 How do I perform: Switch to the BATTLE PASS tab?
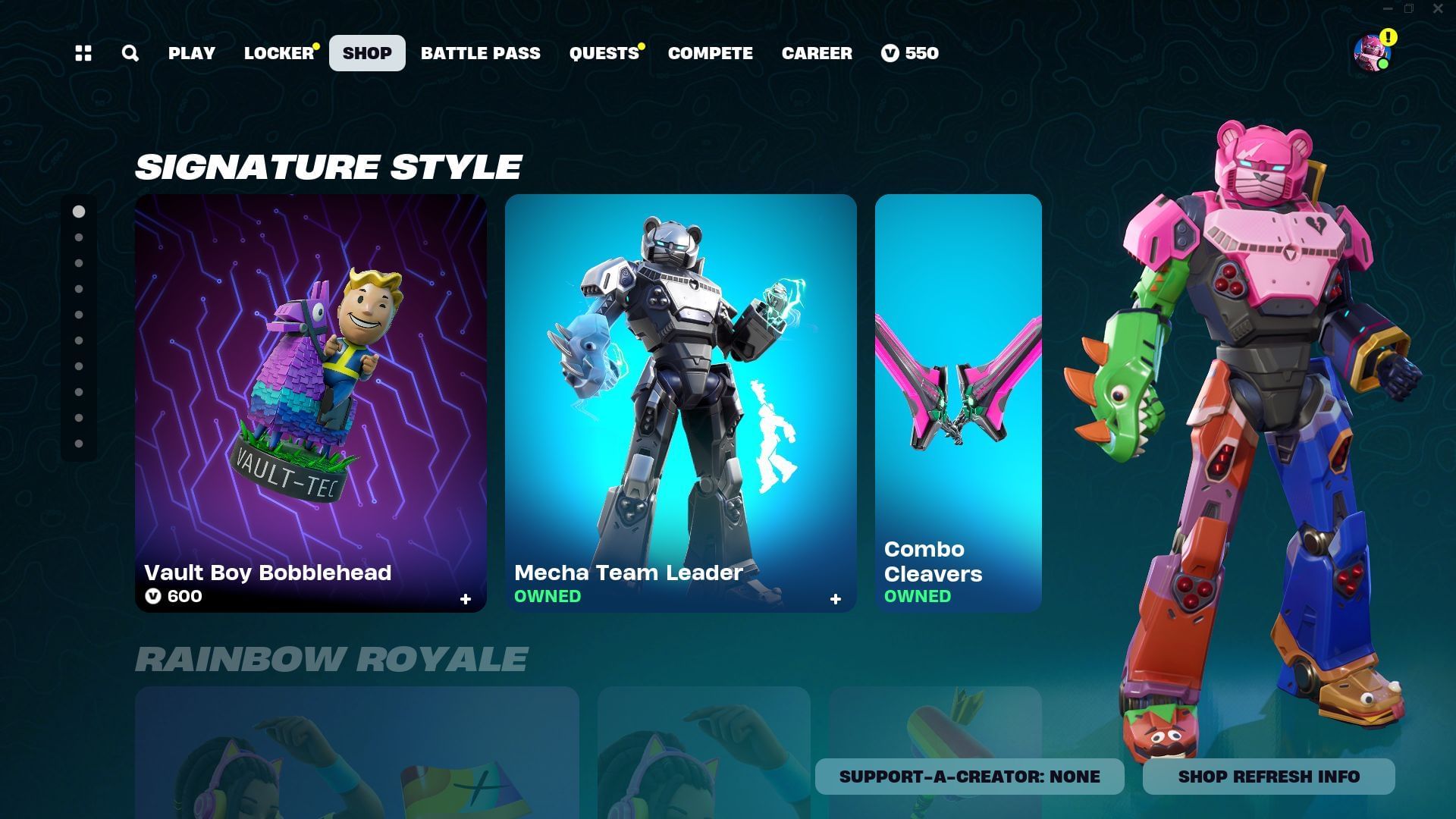(x=481, y=53)
